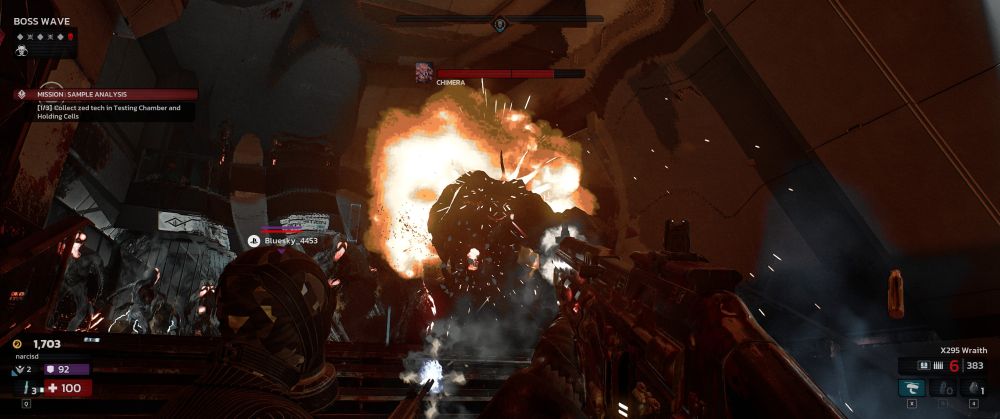Choose the grenade slot showing 1

(971, 387)
